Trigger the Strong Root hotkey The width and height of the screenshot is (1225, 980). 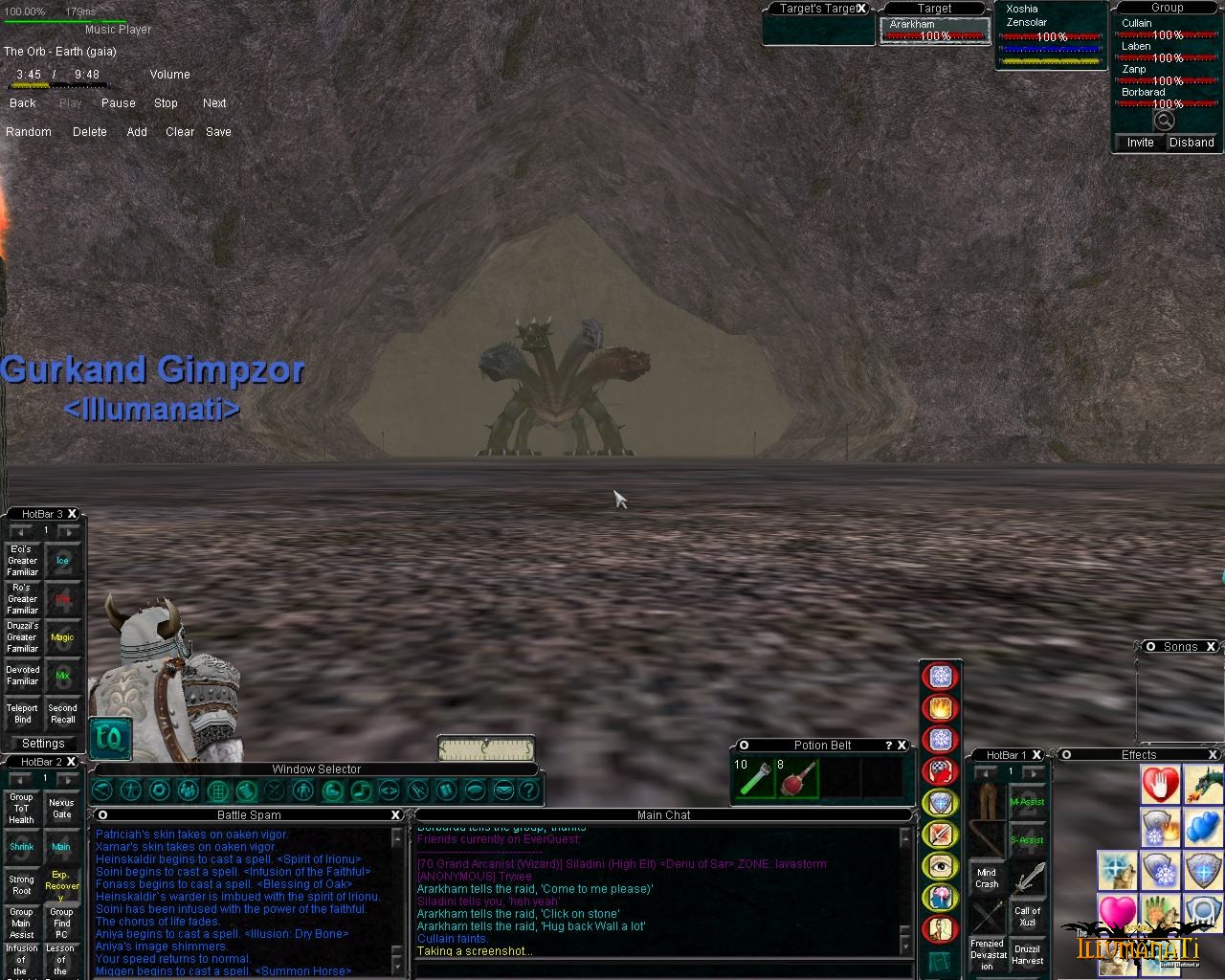click(x=22, y=885)
